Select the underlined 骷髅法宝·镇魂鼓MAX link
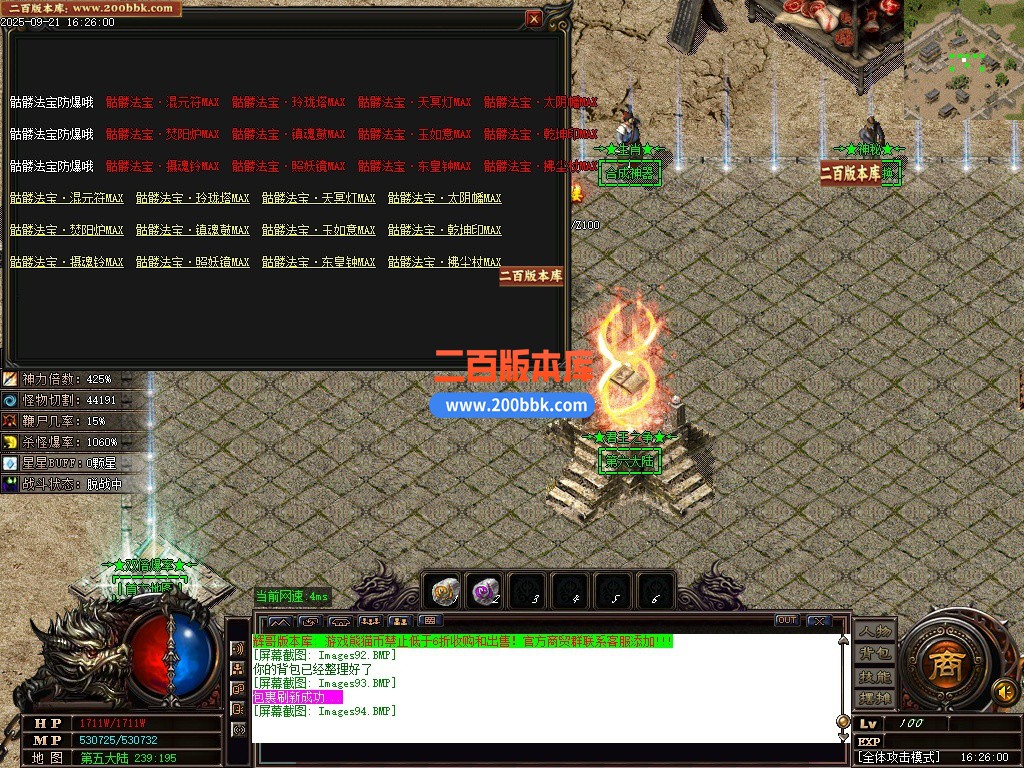 [x=193, y=230]
